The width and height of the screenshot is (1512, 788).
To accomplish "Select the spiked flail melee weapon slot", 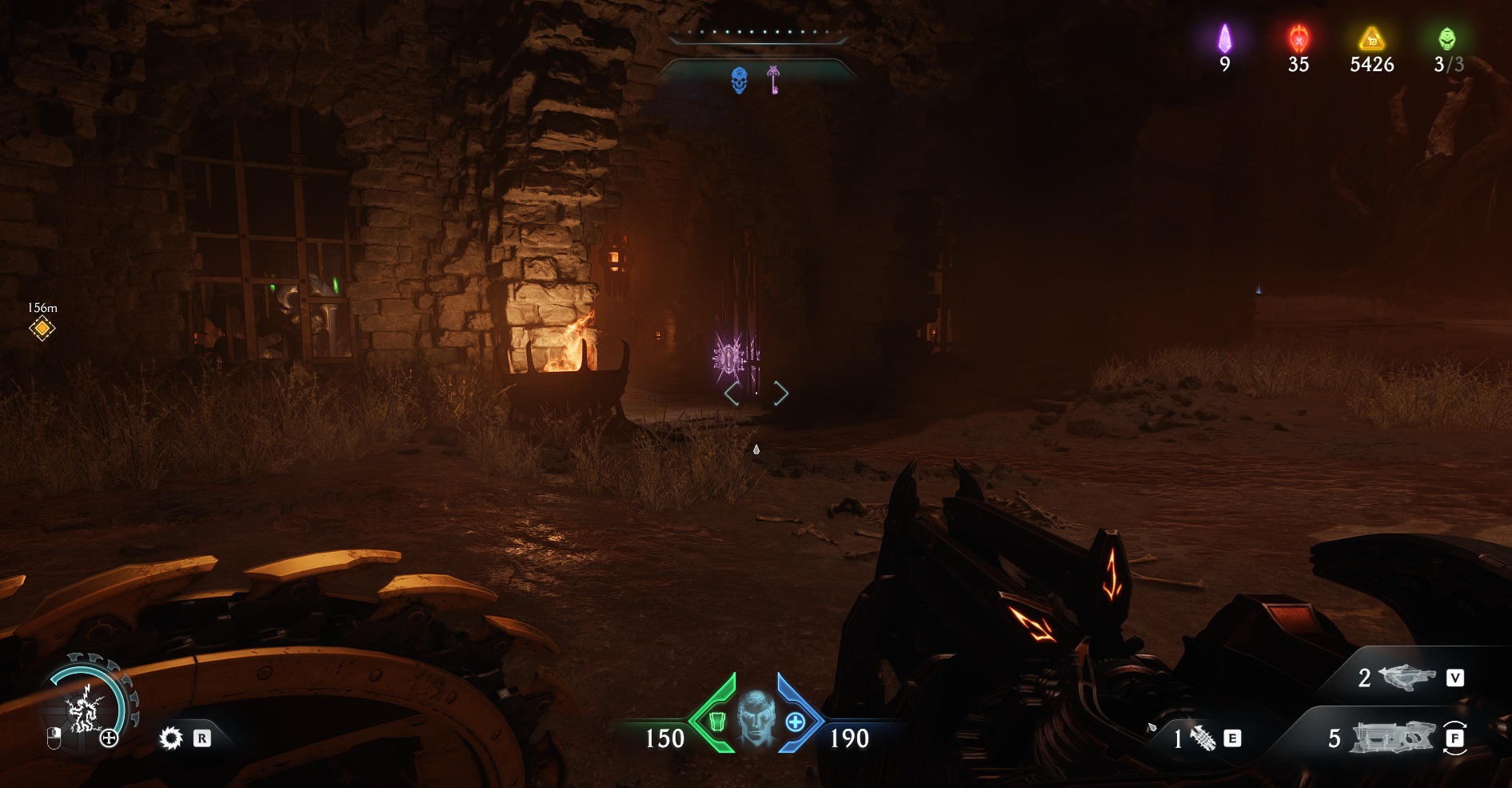I will pos(1203,738).
